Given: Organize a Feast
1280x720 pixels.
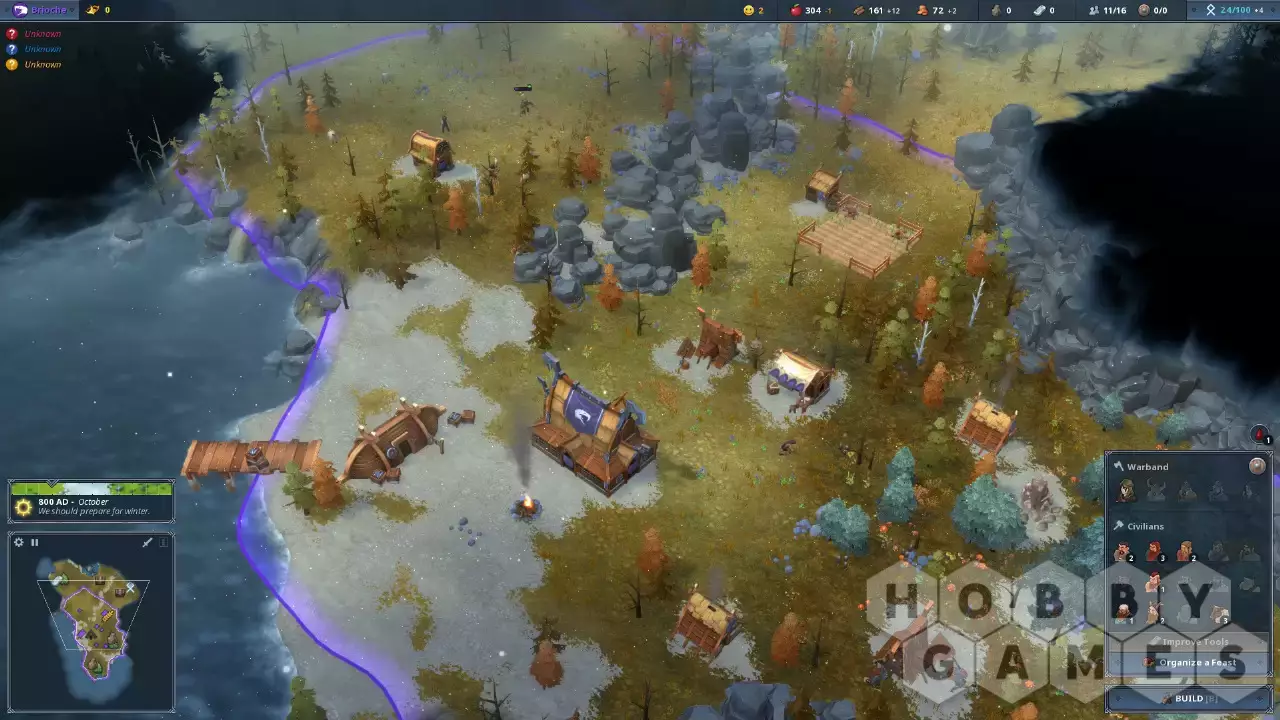Looking at the screenshot, I should click(x=1190, y=663).
